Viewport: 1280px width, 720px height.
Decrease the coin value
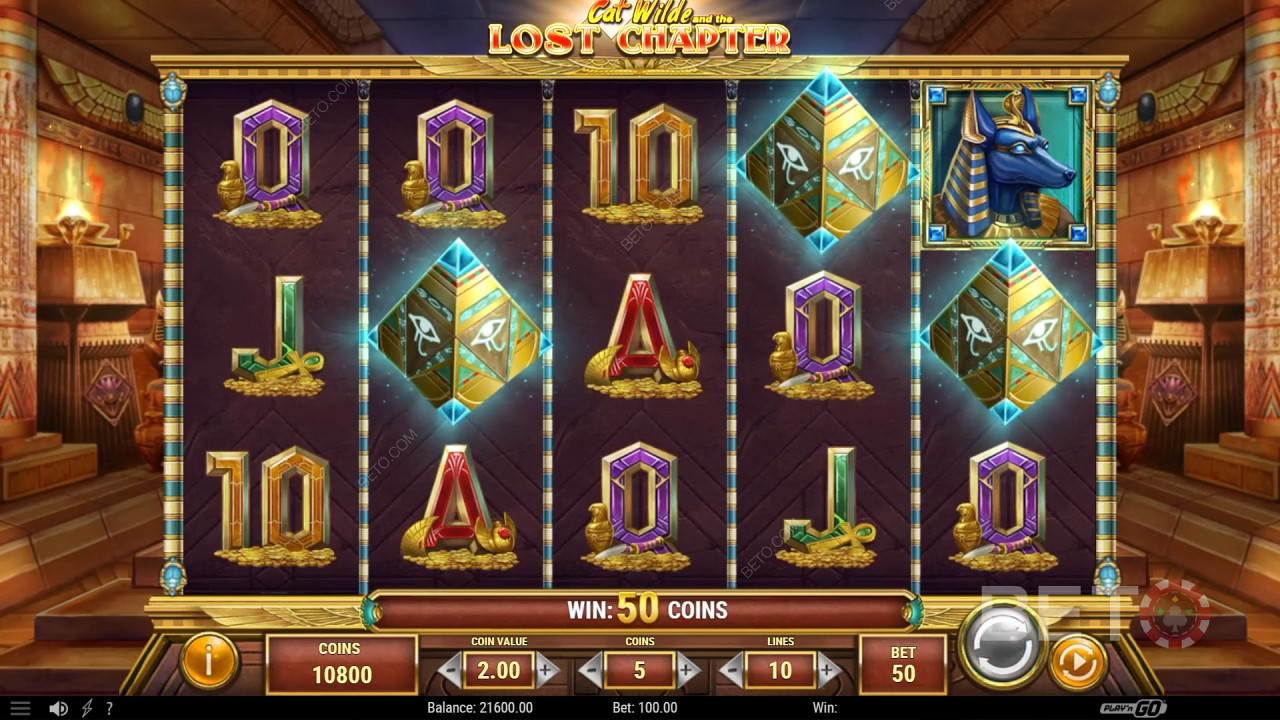[x=452, y=669]
